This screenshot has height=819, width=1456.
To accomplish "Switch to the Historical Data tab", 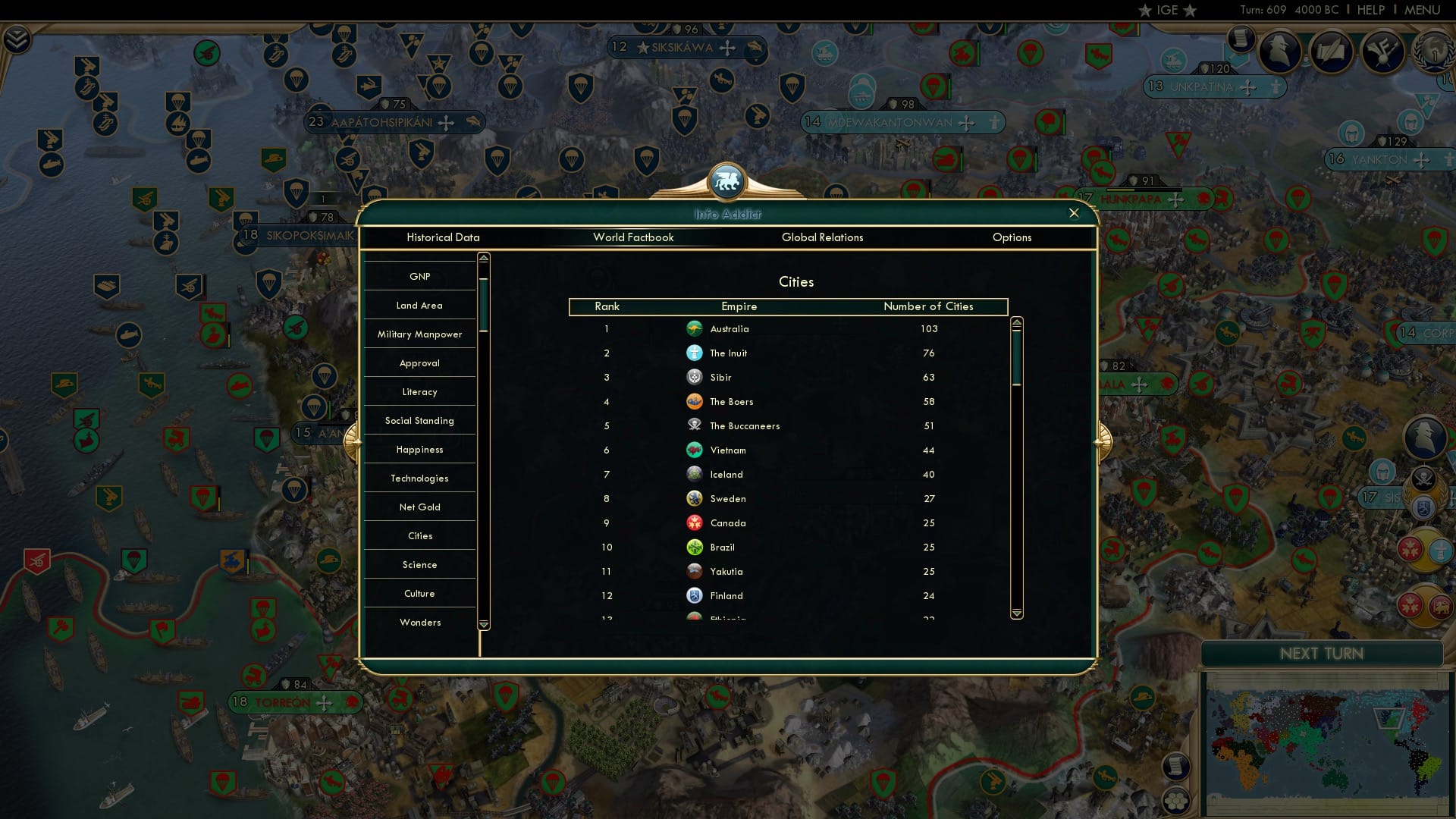I will click(444, 237).
